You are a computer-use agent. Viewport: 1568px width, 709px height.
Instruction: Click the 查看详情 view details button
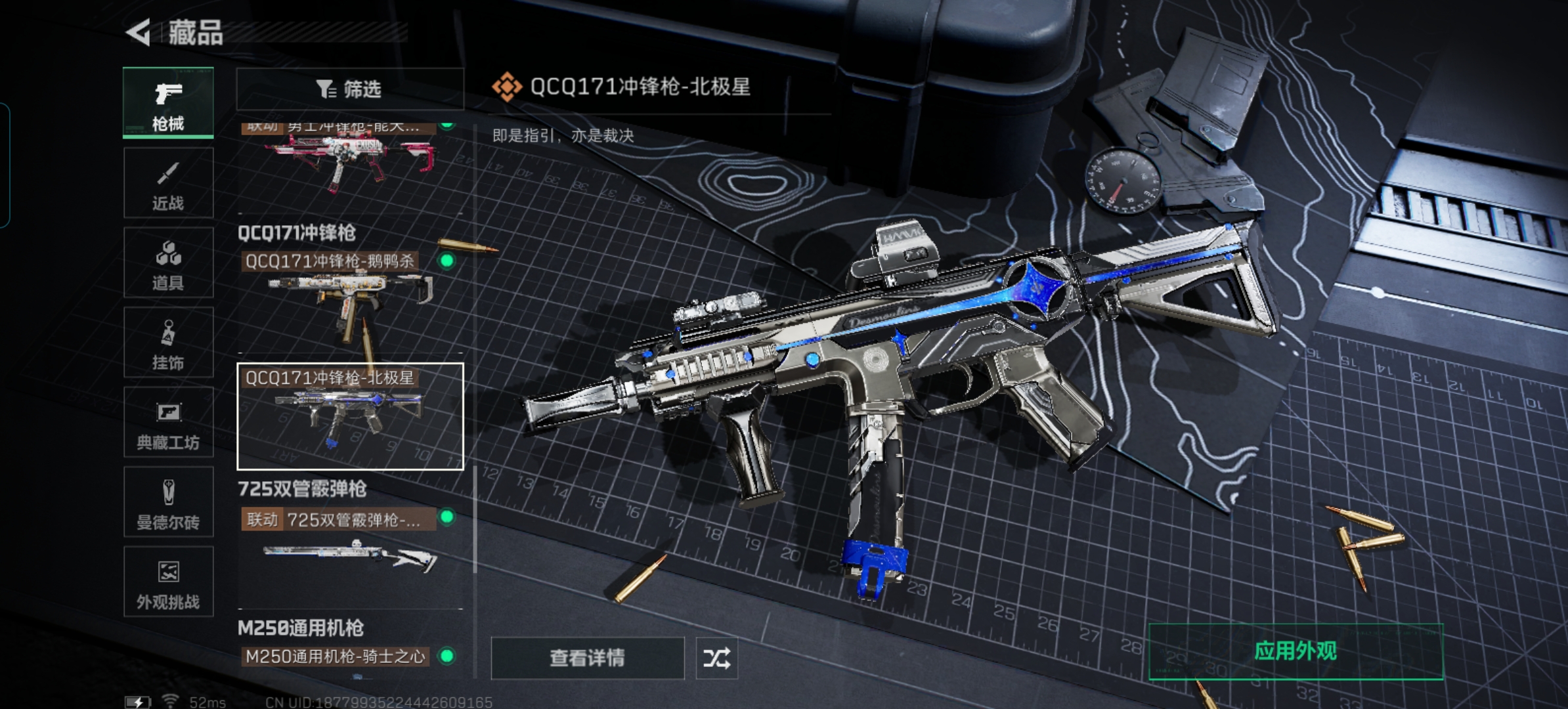587,658
